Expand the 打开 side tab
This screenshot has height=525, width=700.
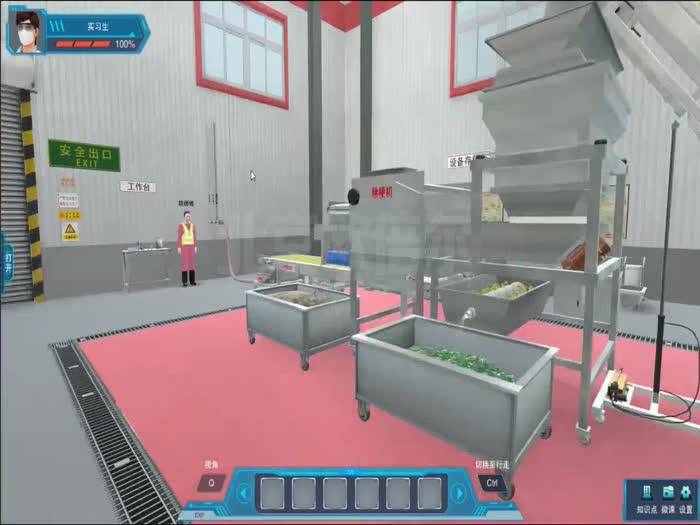click(x=7, y=263)
